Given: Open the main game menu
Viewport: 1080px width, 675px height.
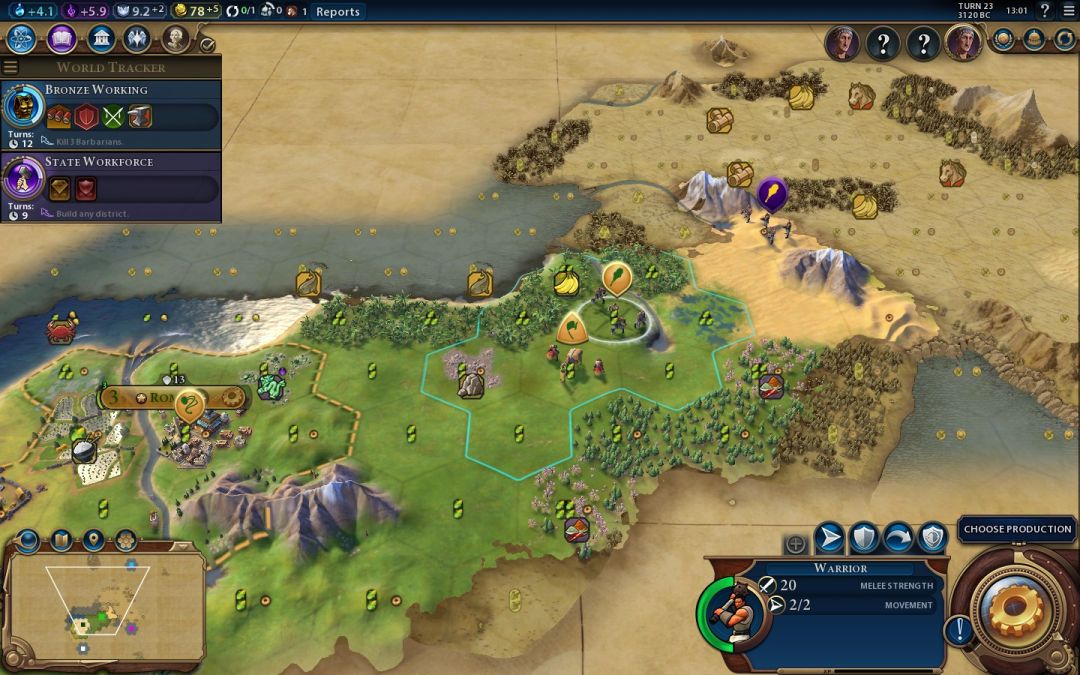Looking at the screenshot, I should coord(1068,12).
